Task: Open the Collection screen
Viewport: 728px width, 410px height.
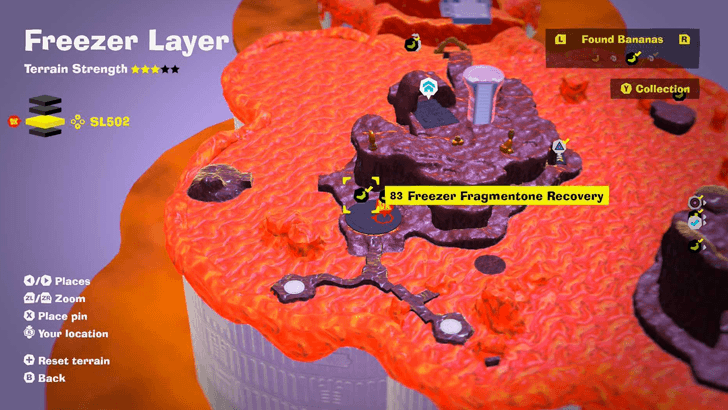Action: (655, 89)
